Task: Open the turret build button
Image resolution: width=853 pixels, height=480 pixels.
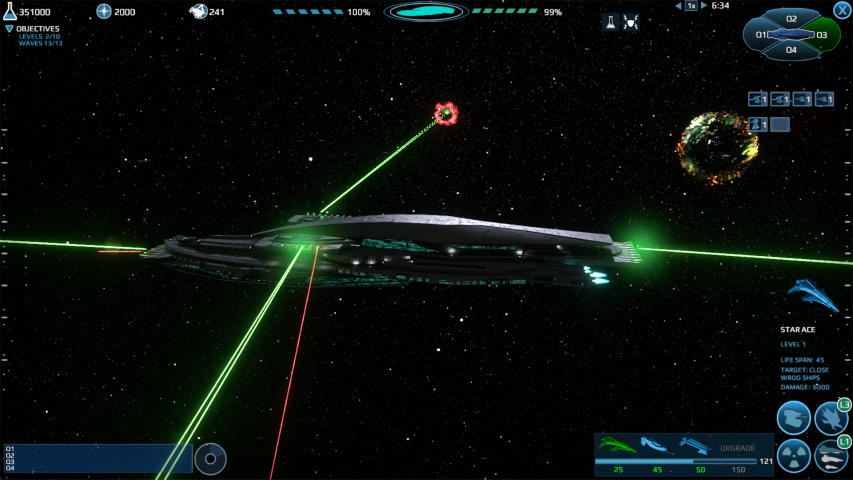Action: 794,418
